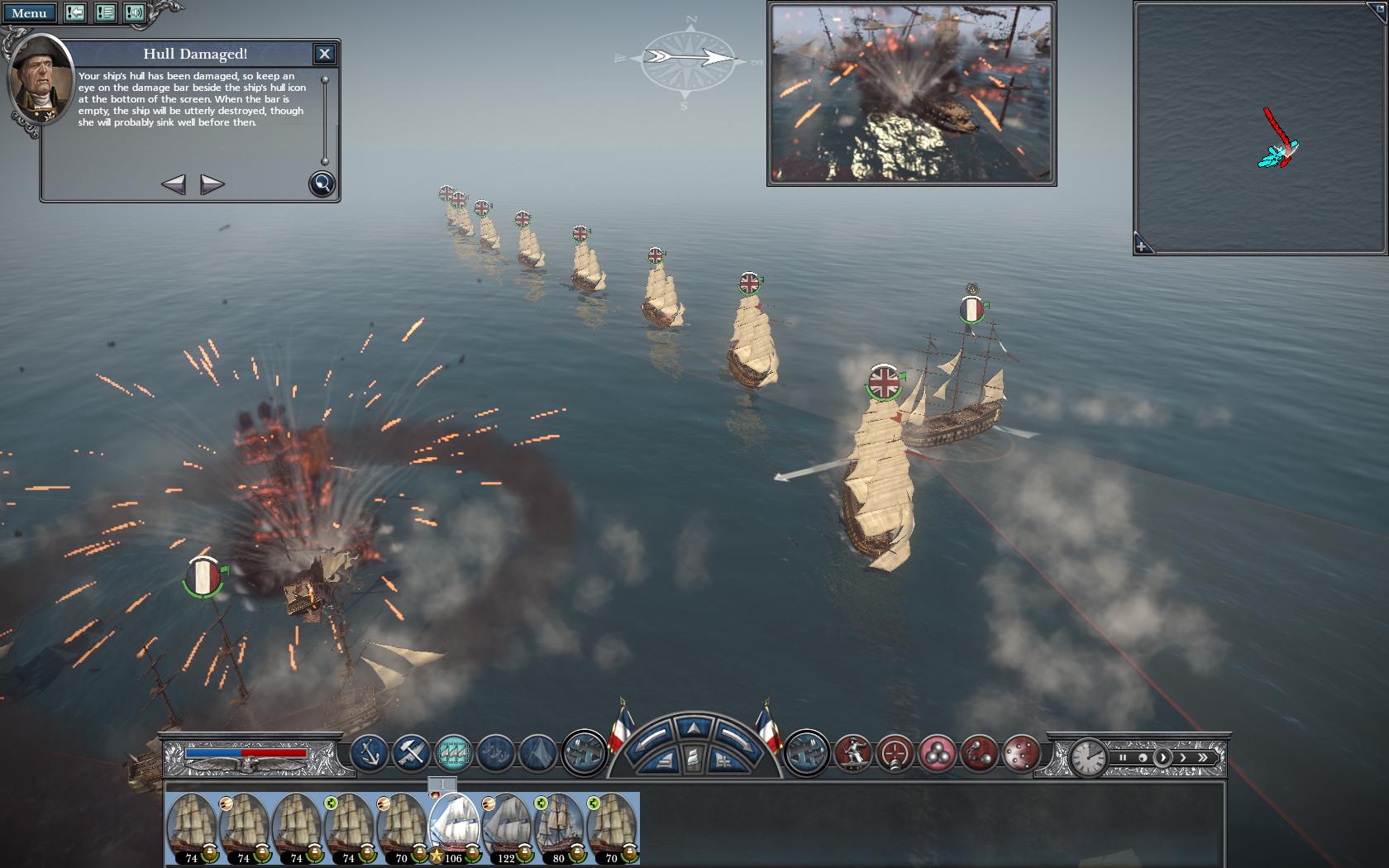Image resolution: width=1389 pixels, height=868 pixels.
Task: Pause the battle
Action: (x=1123, y=757)
